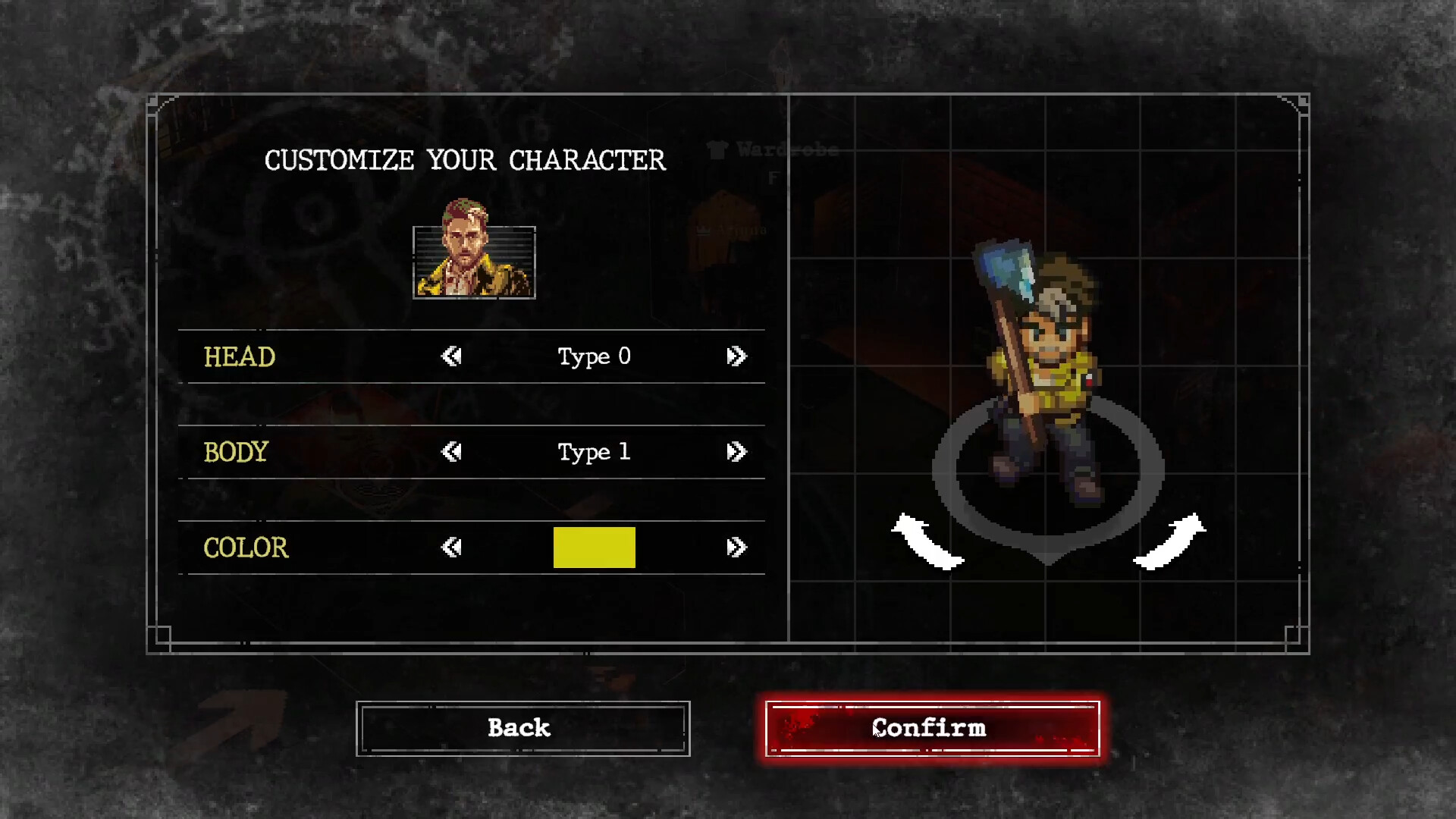Go back to the previous HEAD type
This screenshot has height=819, width=1456.
[450, 356]
